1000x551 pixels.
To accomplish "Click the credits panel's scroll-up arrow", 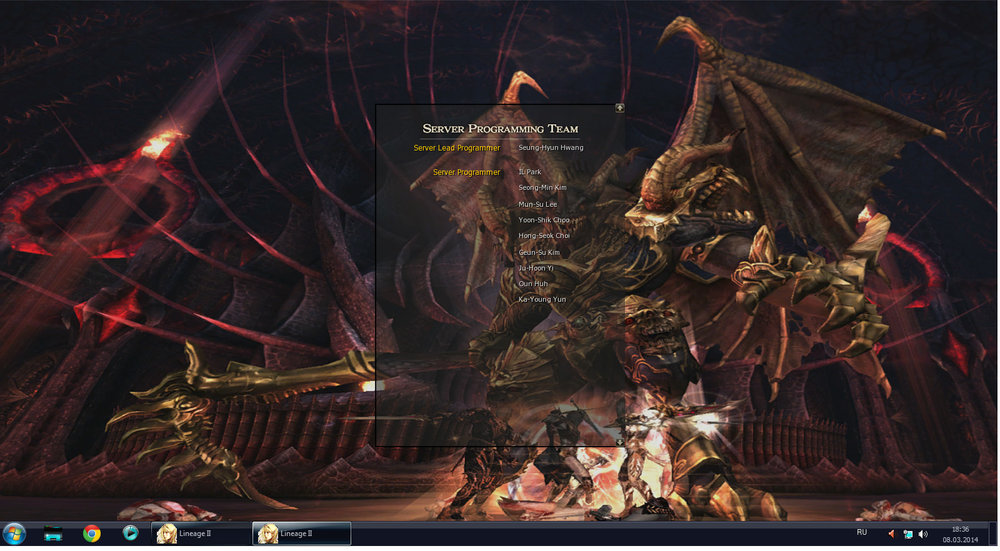I will (620, 107).
